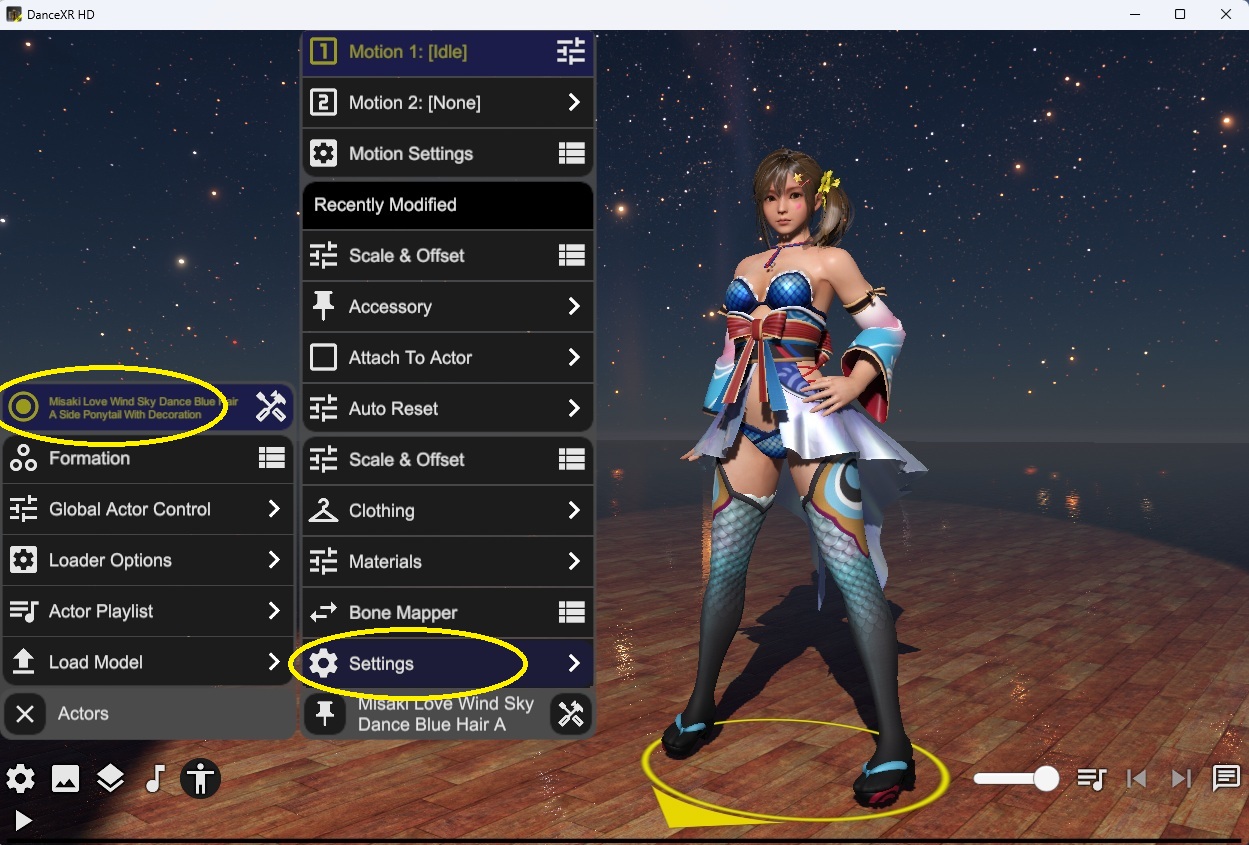Select Global Actor Control
The image size is (1249, 845).
pyautogui.click(x=147, y=510)
